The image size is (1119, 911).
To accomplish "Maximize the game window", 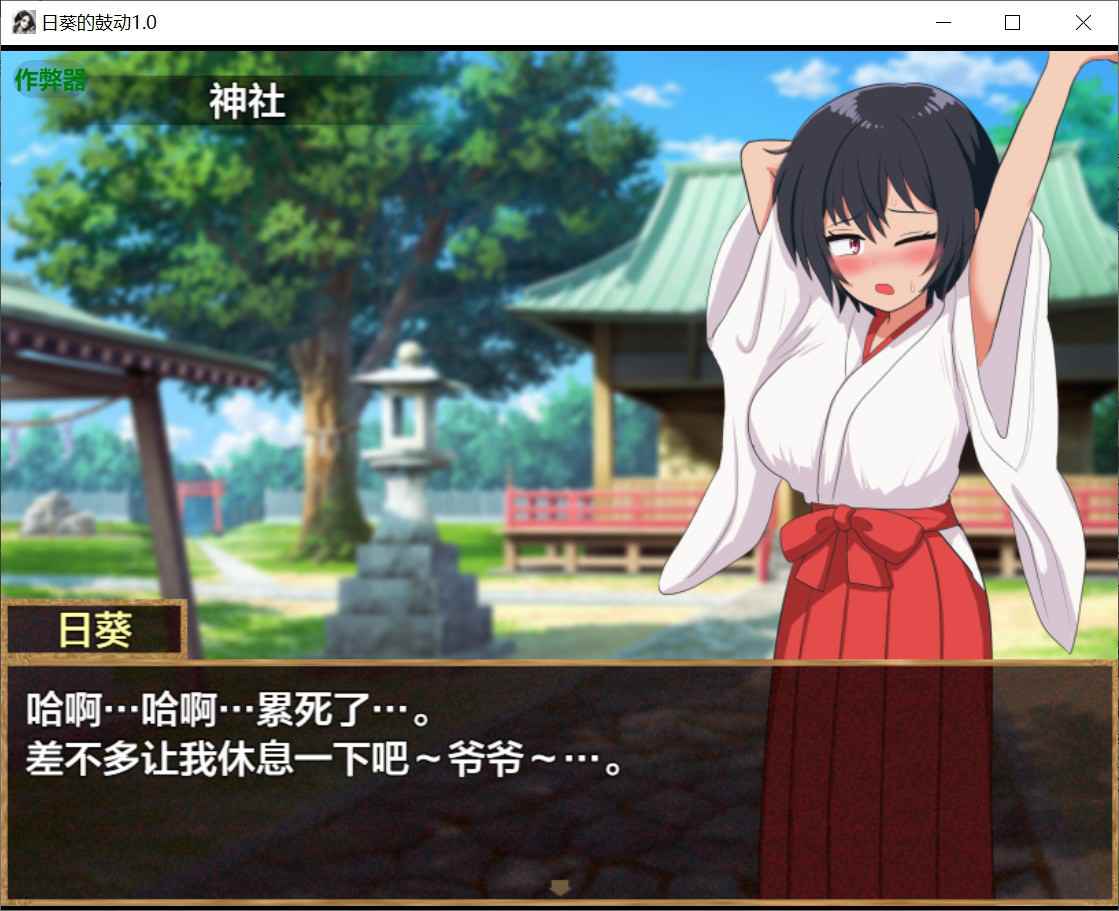I will click(1012, 23).
